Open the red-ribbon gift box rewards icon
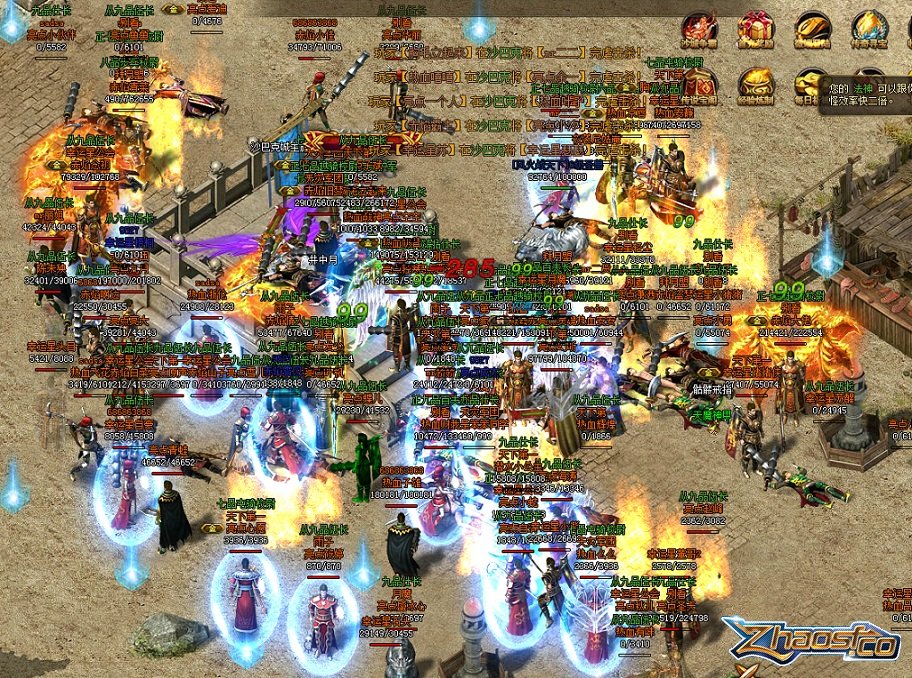Viewport: 912px width, 678px height. point(755,29)
